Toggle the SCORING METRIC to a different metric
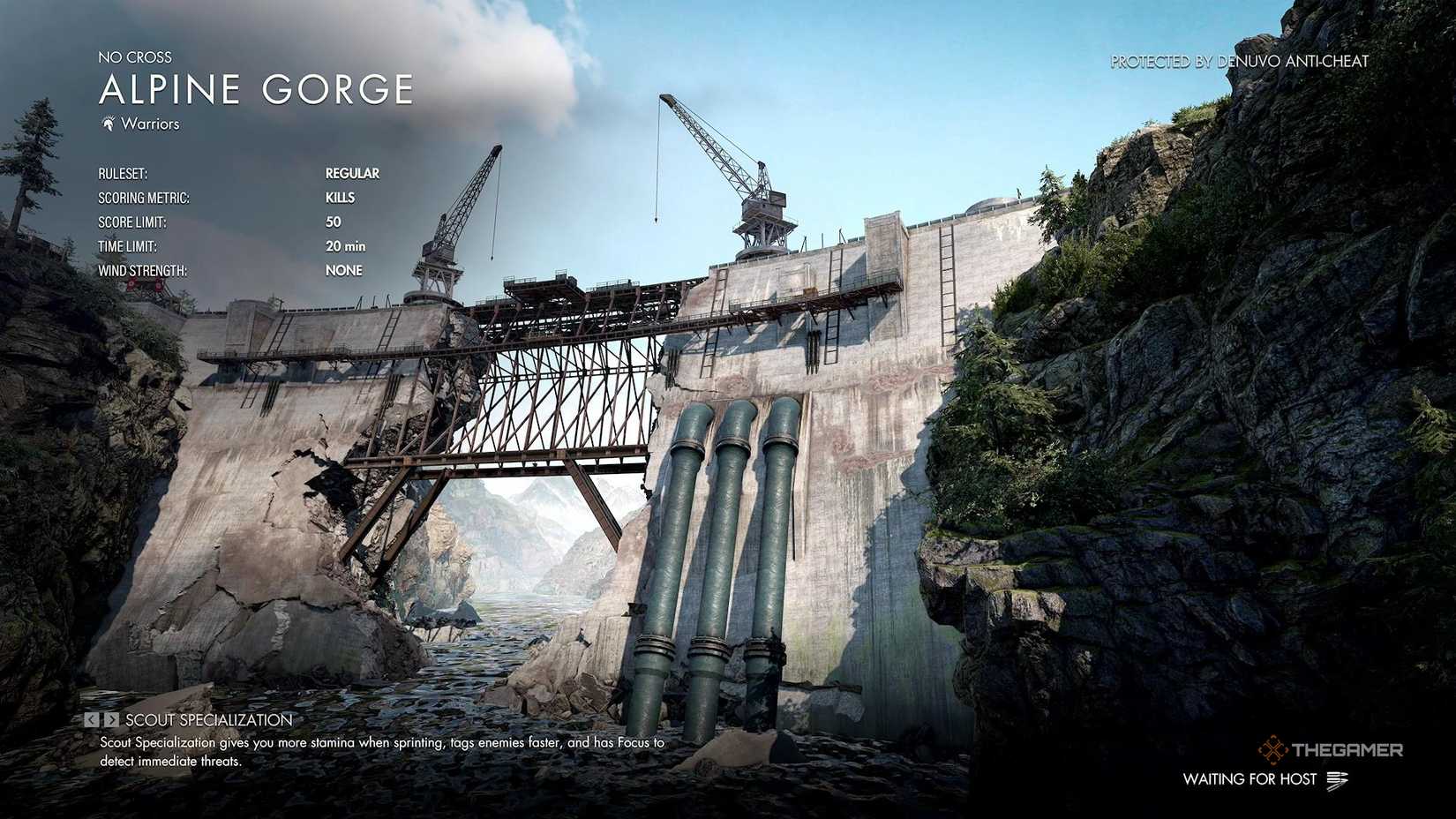1456x819 pixels. pyautogui.click(x=341, y=198)
